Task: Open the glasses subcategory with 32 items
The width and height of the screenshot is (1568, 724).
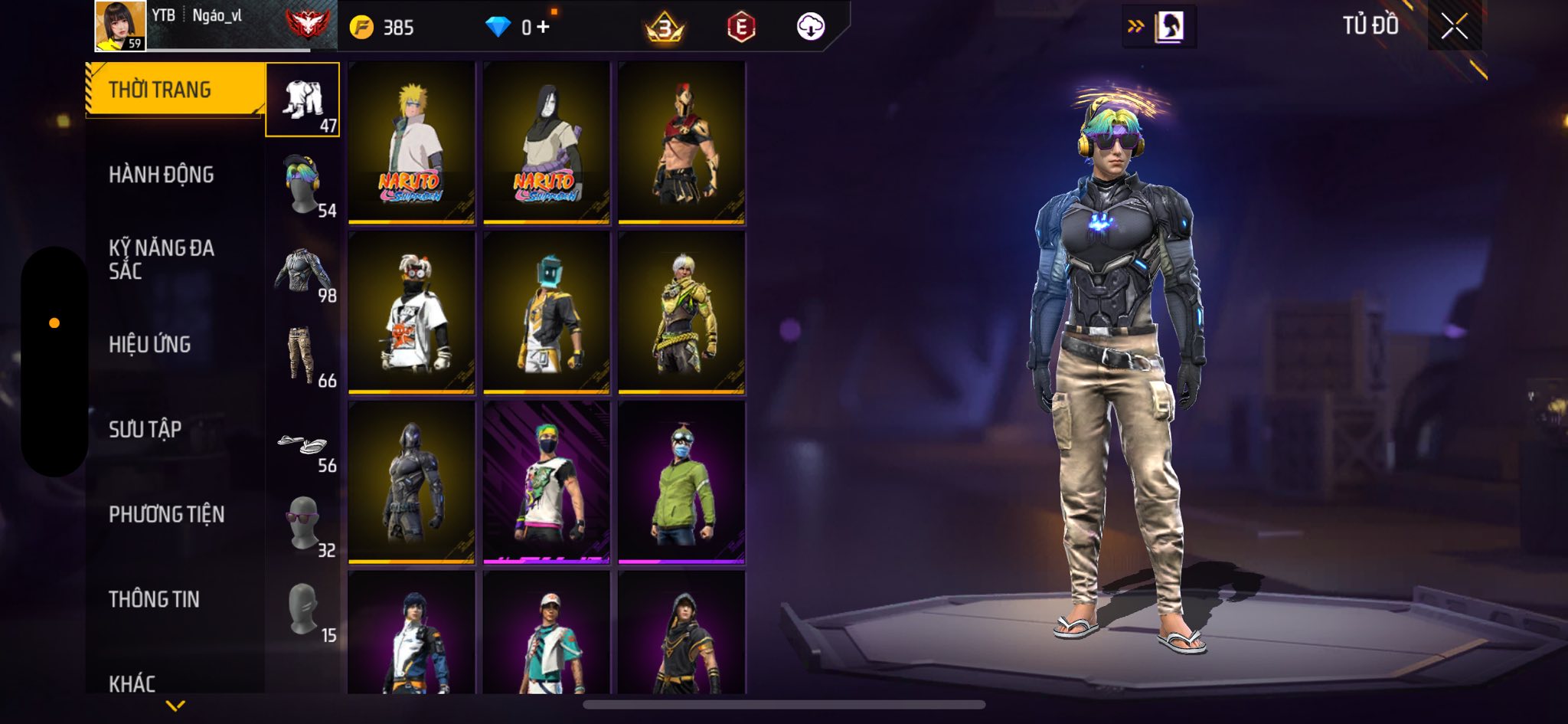Action: pos(303,524)
